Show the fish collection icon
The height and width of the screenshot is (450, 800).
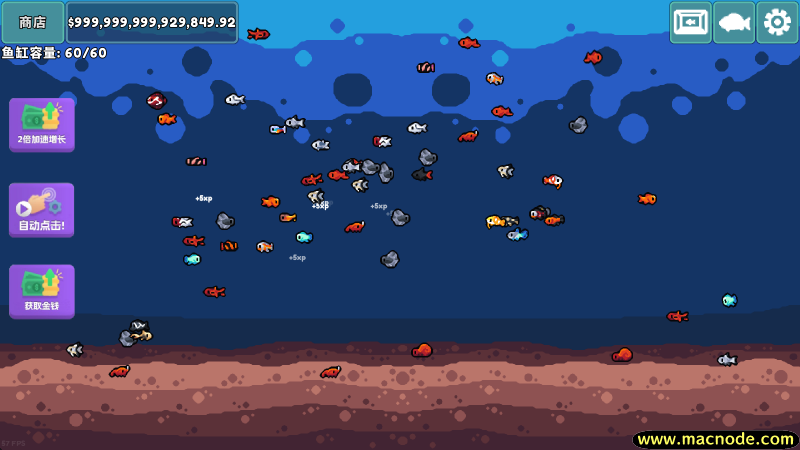pyautogui.click(x=734, y=22)
